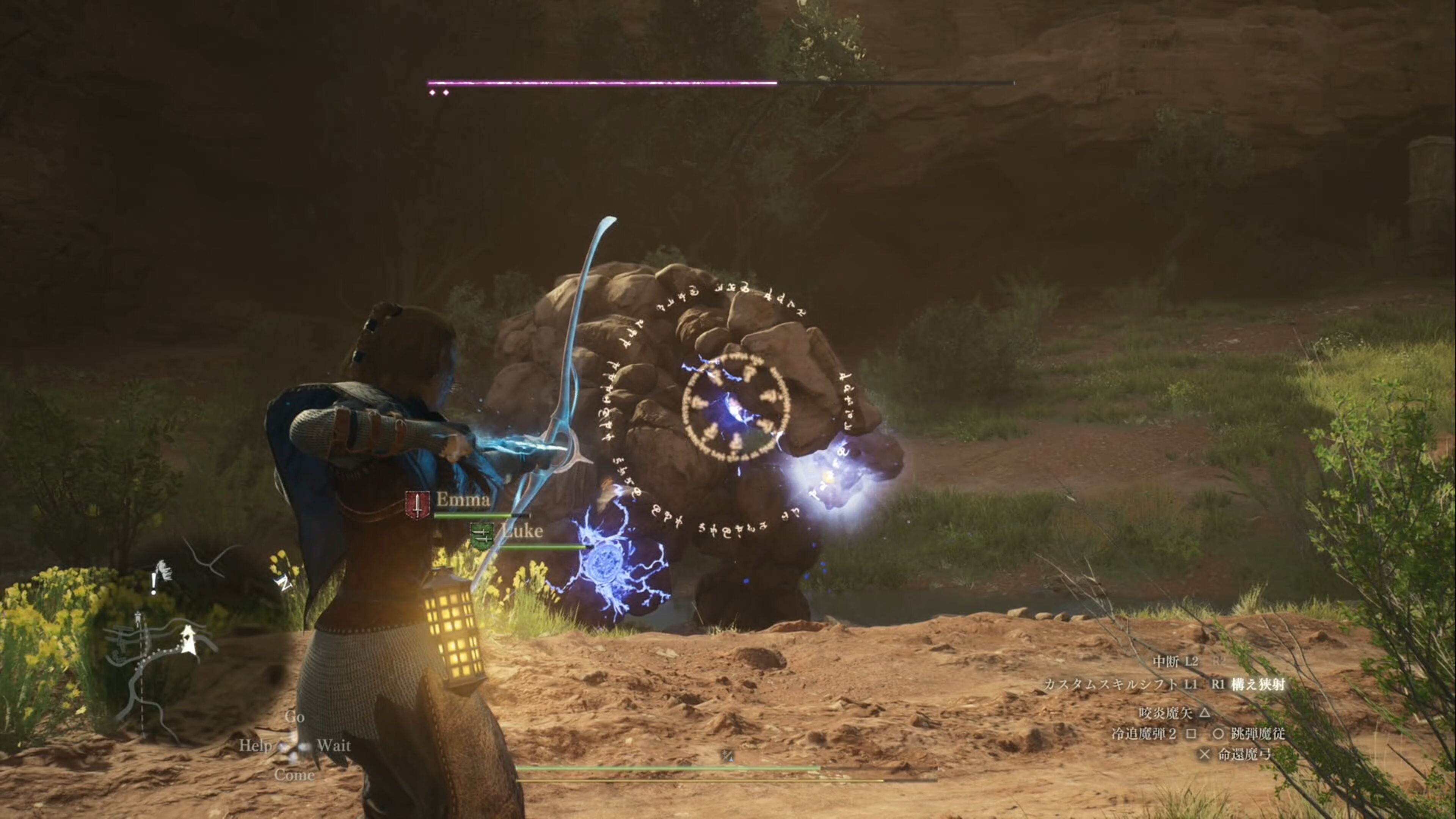This screenshot has width=1456, height=819.
Task: Issue the Wait pawn command
Action: (334, 745)
